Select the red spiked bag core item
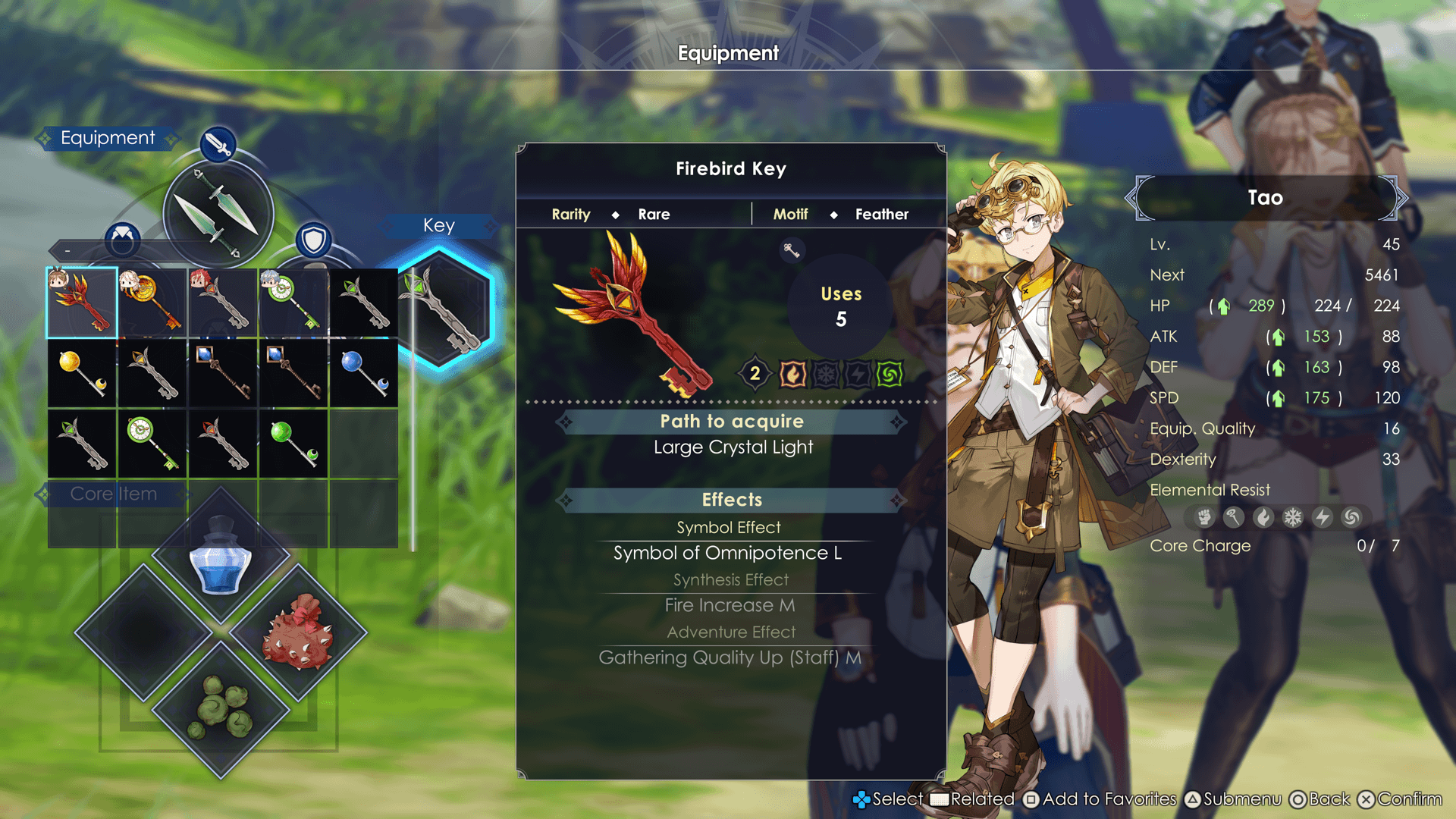The width and height of the screenshot is (1456, 819). pyautogui.click(x=297, y=632)
